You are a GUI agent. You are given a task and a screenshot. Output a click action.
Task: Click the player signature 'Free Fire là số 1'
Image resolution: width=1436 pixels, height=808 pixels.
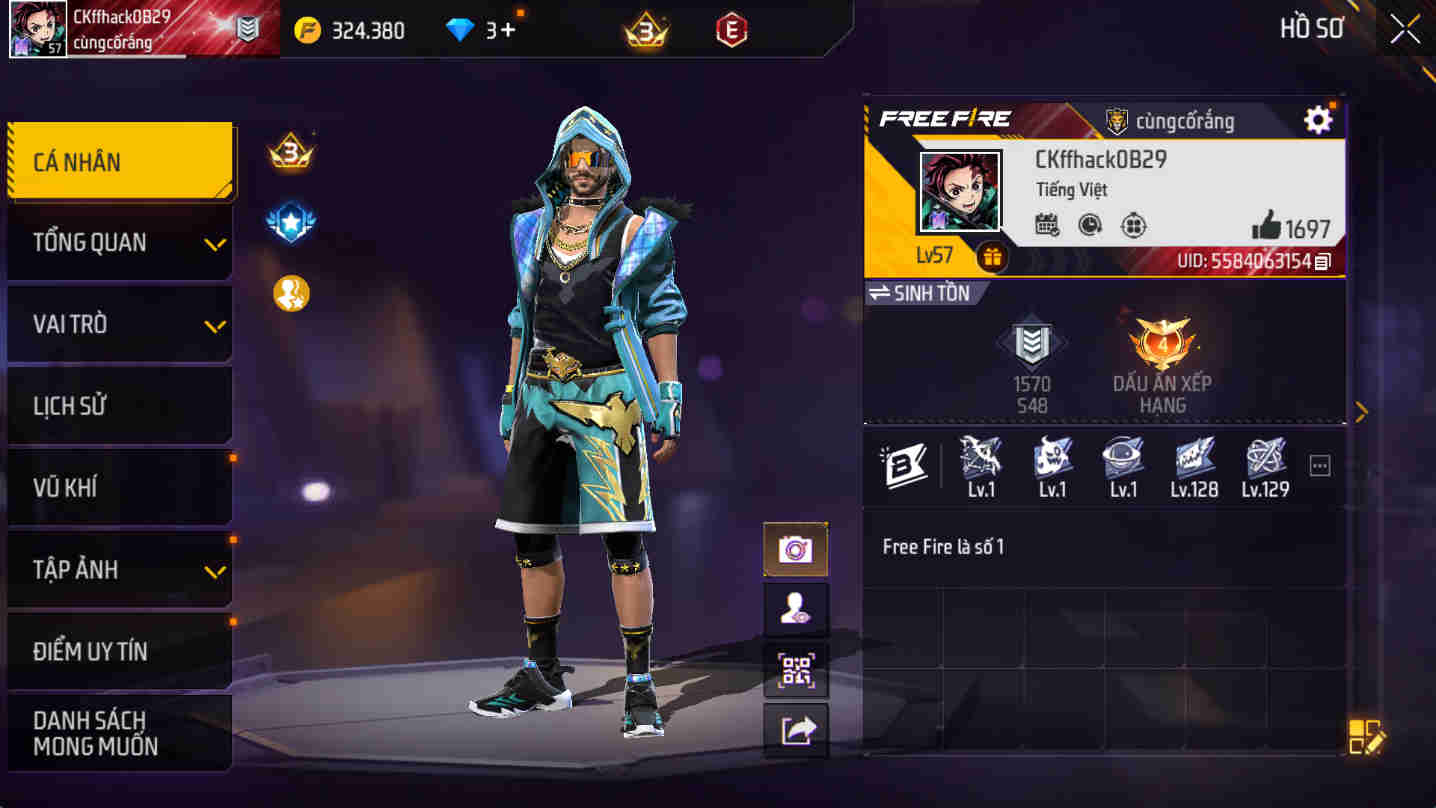[x=943, y=547]
